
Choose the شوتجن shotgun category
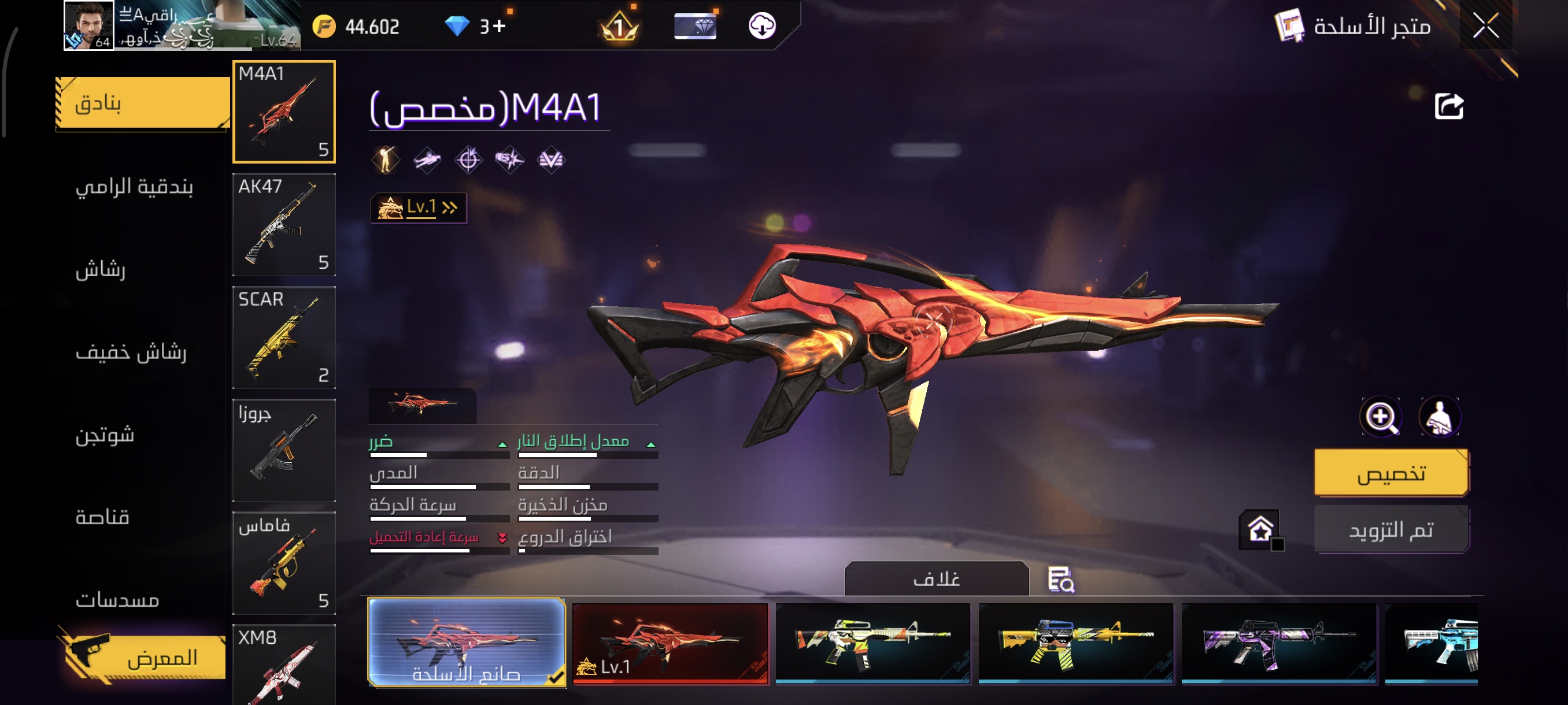coord(105,435)
